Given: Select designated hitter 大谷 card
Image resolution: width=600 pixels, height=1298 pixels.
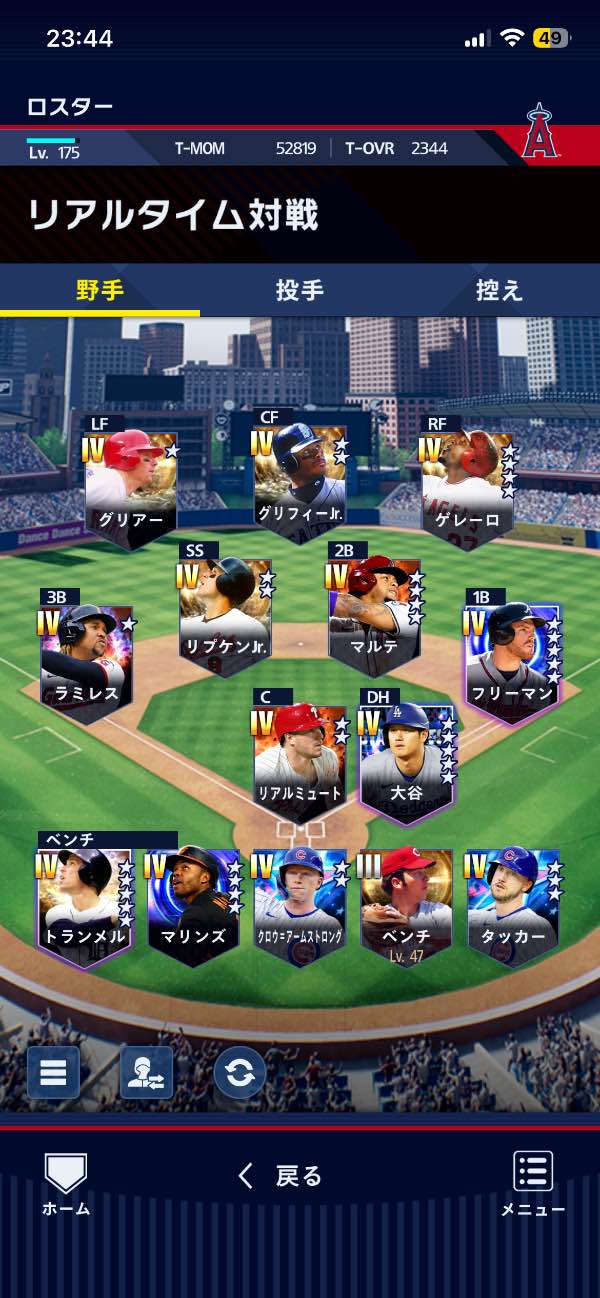Looking at the screenshot, I should click(x=405, y=760).
